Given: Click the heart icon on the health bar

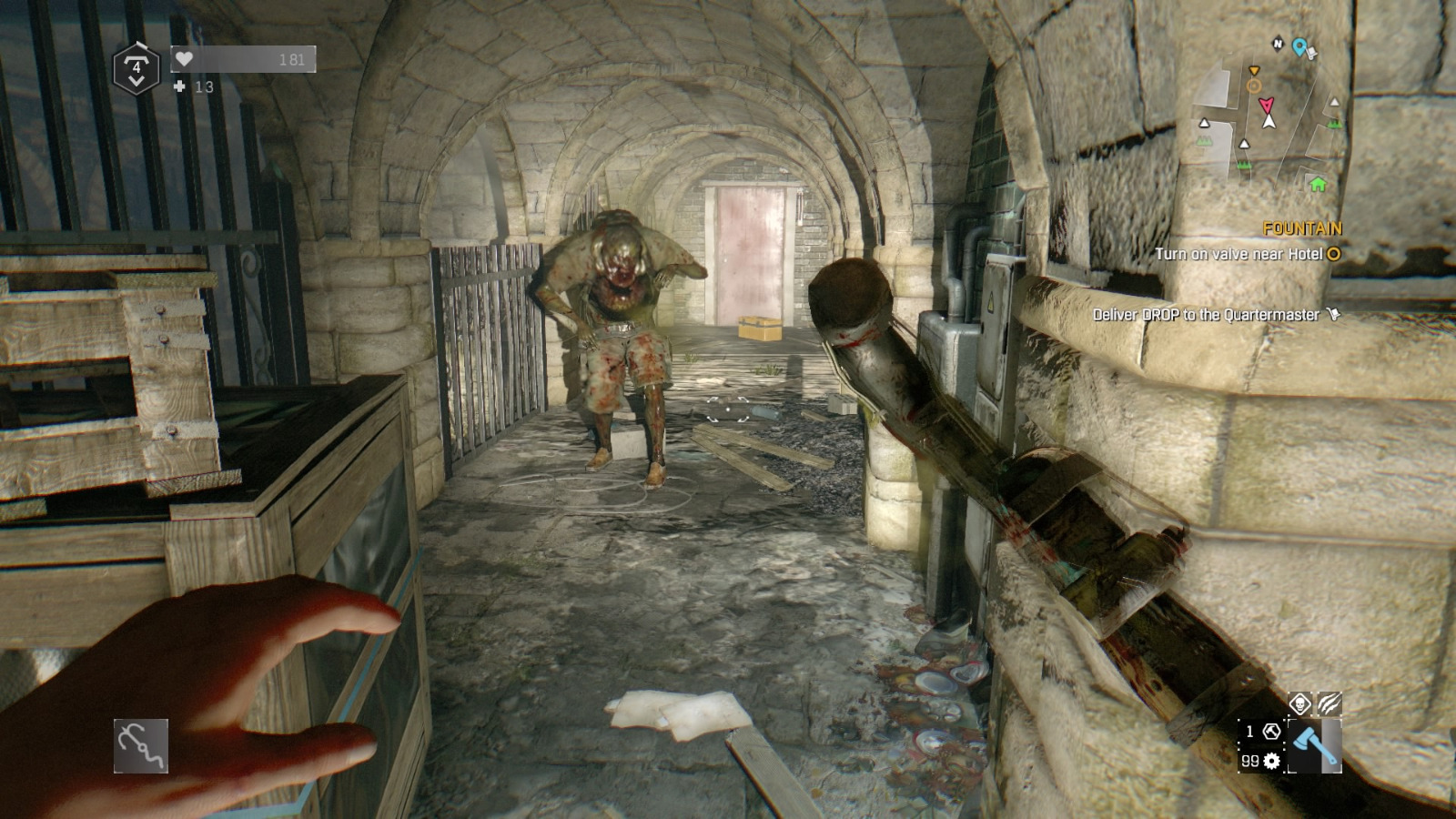Looking at the screenshot, I should [x=186, y=58].
